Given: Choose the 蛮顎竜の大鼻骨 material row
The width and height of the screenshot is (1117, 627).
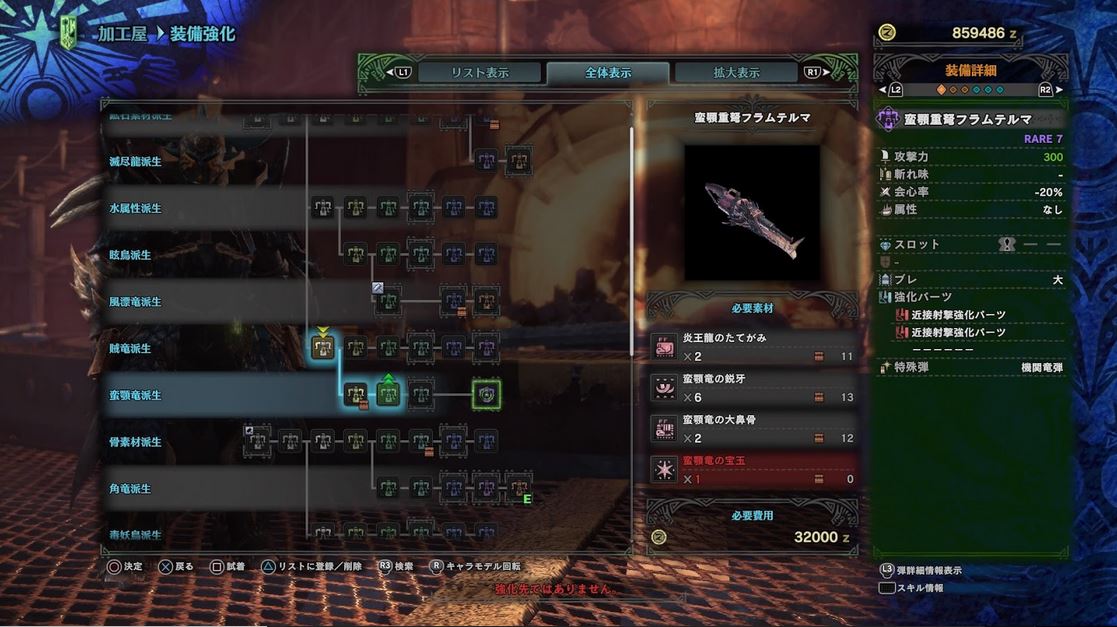Looking at the screenshot, I should [752, 429].
